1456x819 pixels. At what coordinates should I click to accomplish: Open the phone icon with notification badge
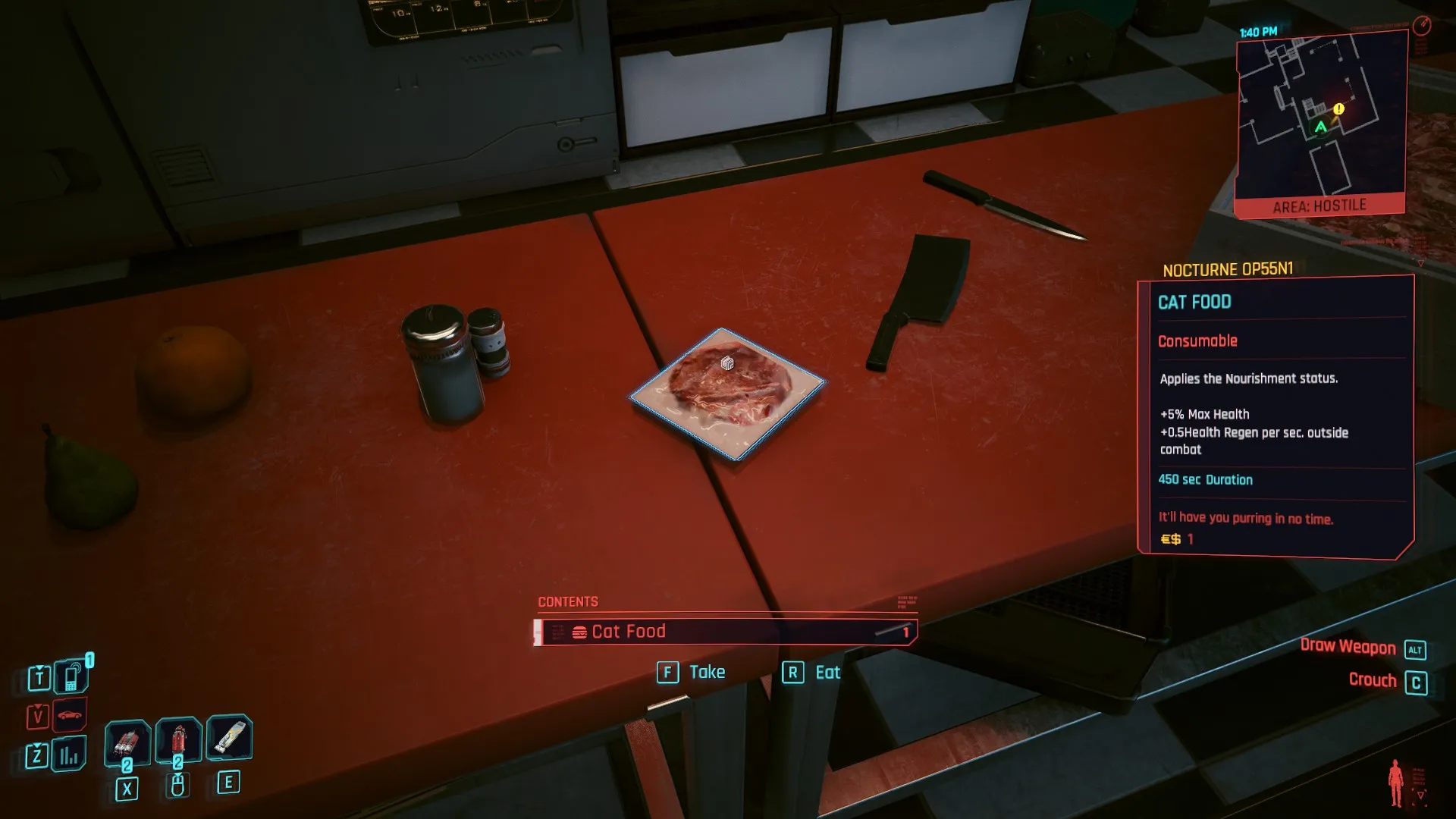pyautogui.click(x=71, y=676)
